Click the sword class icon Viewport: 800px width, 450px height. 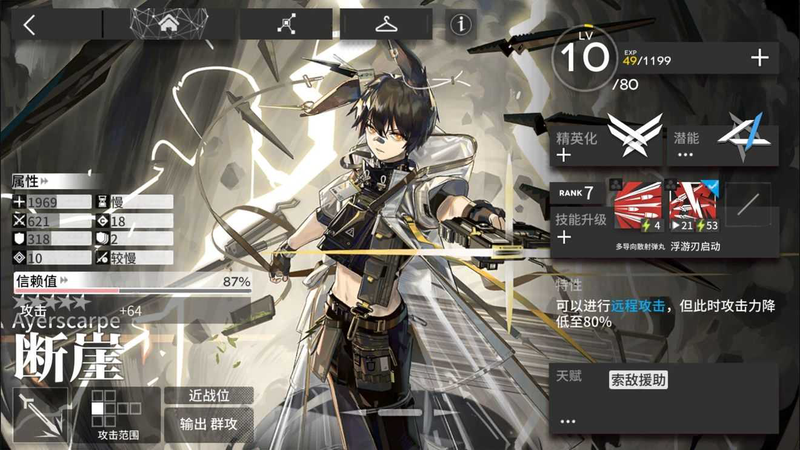[40, 415]
